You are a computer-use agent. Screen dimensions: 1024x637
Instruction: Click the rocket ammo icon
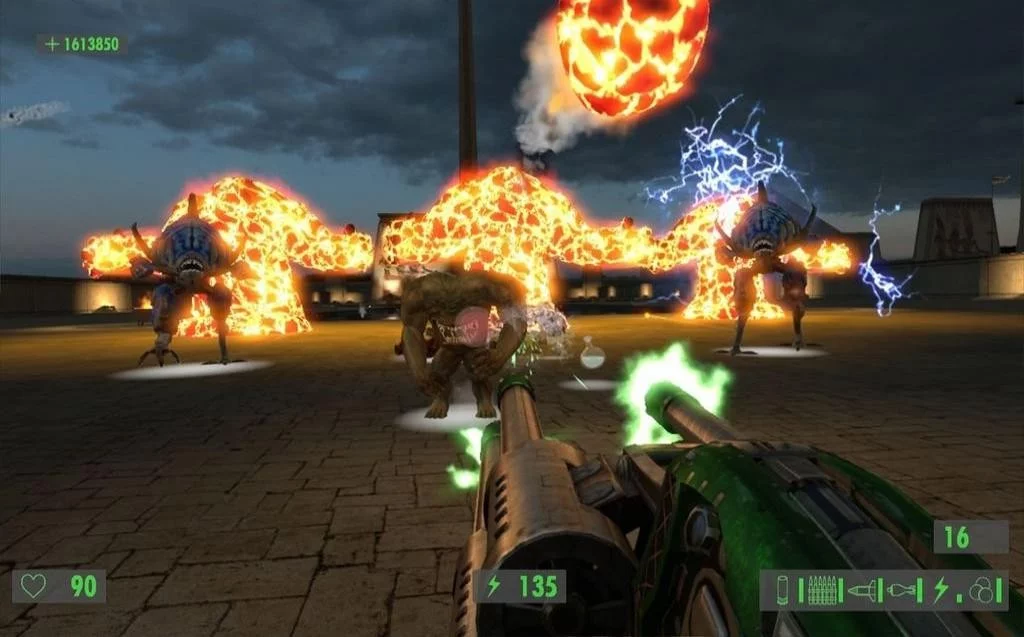tap(862, 590)
